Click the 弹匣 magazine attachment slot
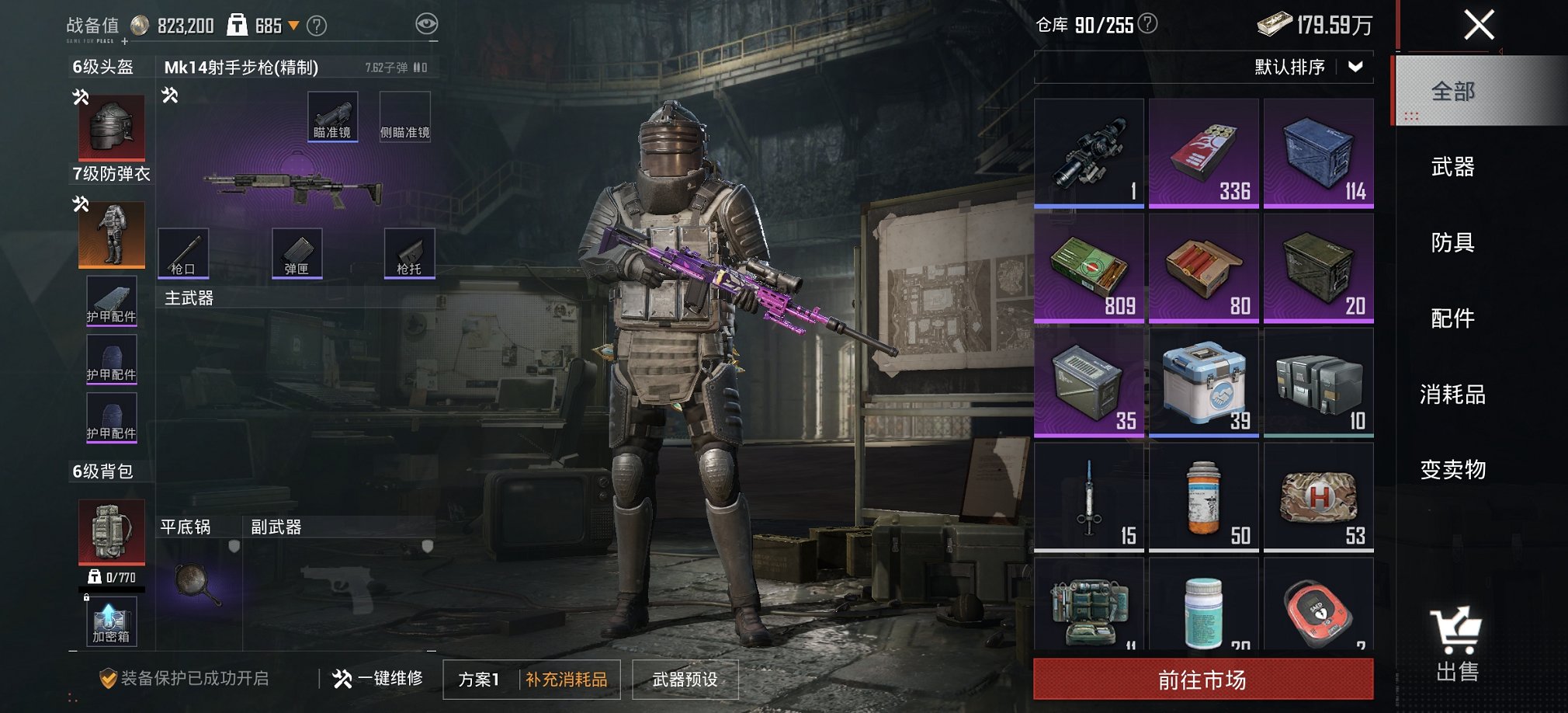Viewport: 1568px width, 713px height. pos(297,252)
